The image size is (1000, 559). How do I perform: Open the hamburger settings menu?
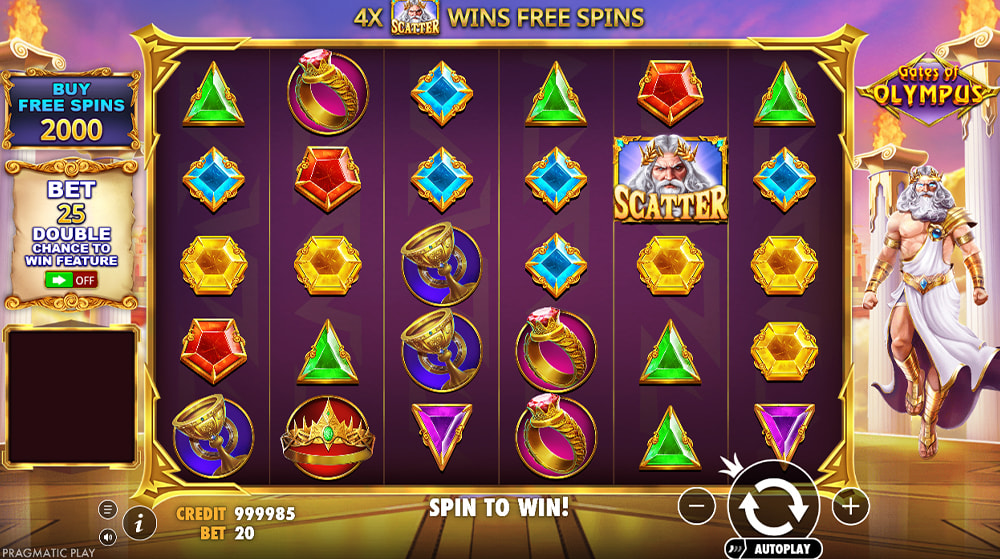[108, 510]
